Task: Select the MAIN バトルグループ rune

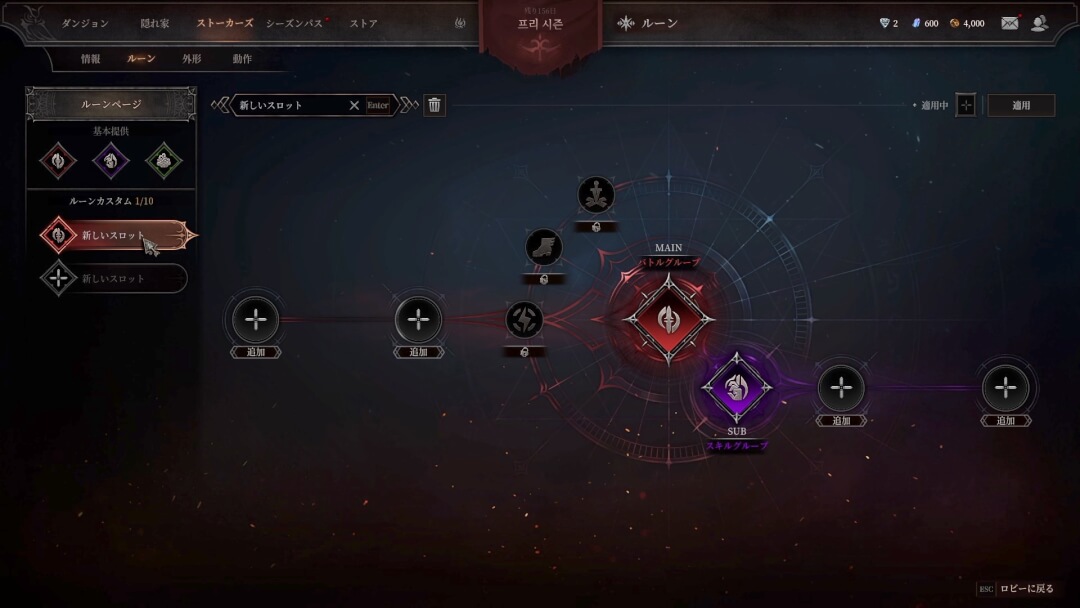Action: point(669,320)
